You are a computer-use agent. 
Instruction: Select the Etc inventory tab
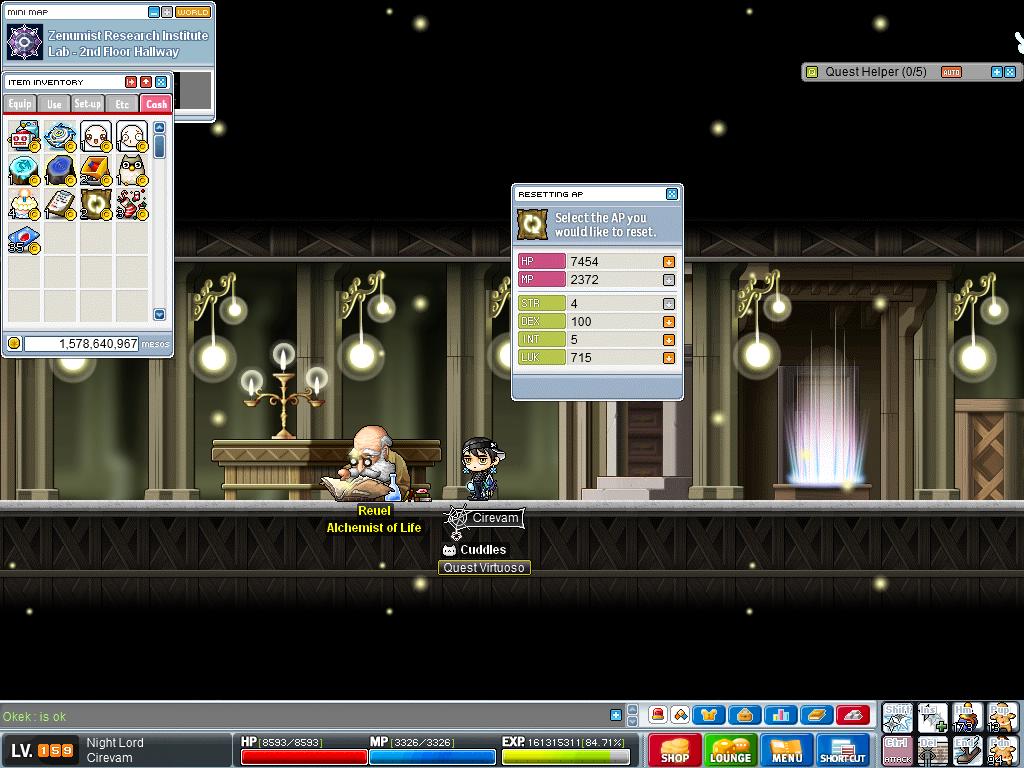pos(122,104)
